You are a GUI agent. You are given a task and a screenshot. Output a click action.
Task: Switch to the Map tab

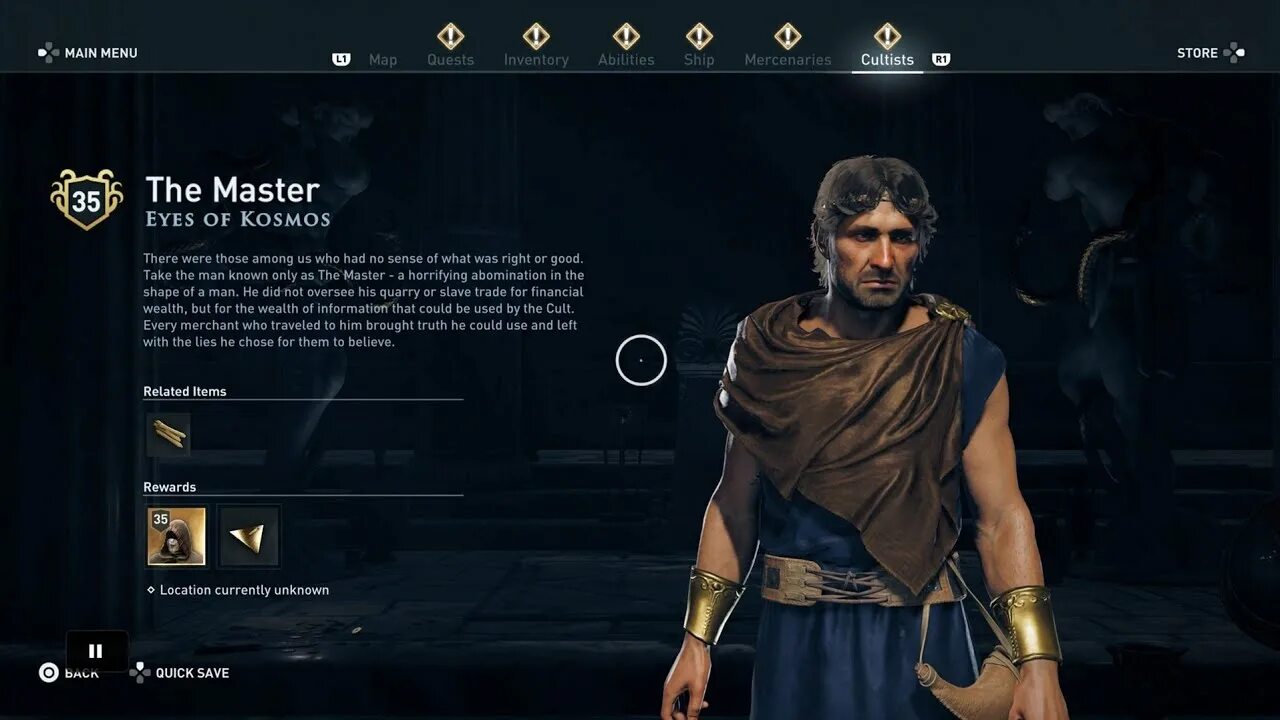pyautogui.click(x=382, y=60)
